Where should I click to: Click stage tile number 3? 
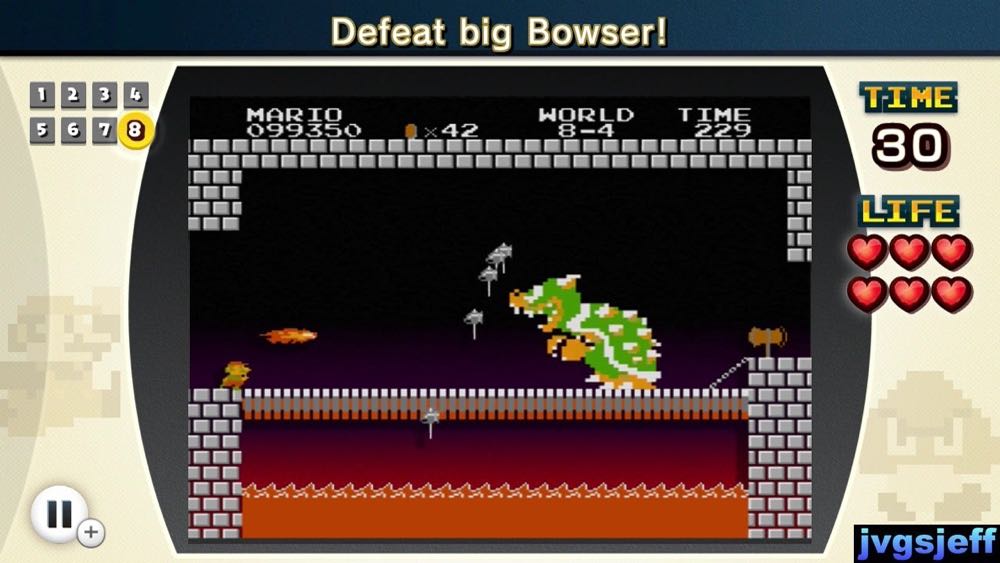click(104, 96)
